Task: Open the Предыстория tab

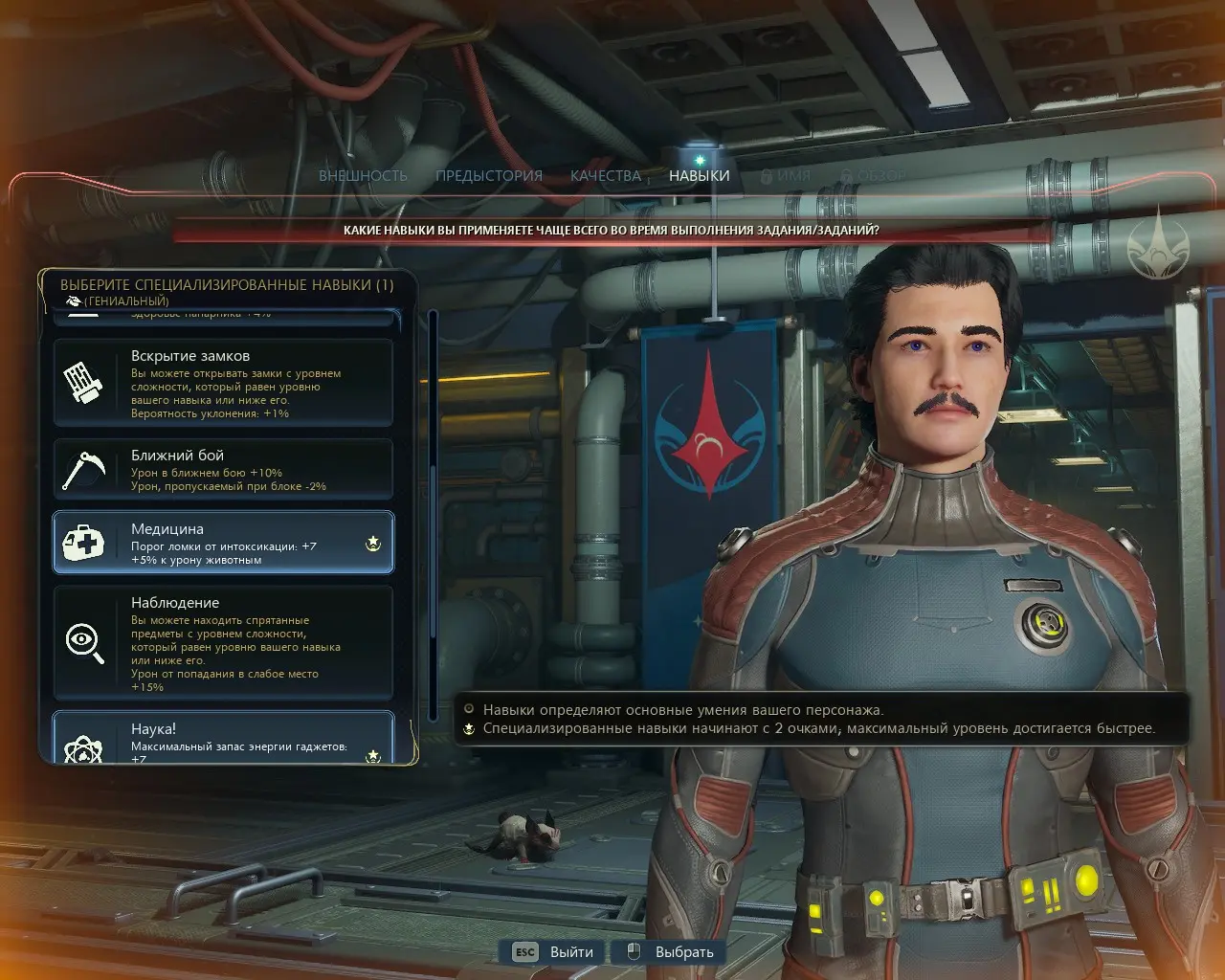Action: (488, 176)
